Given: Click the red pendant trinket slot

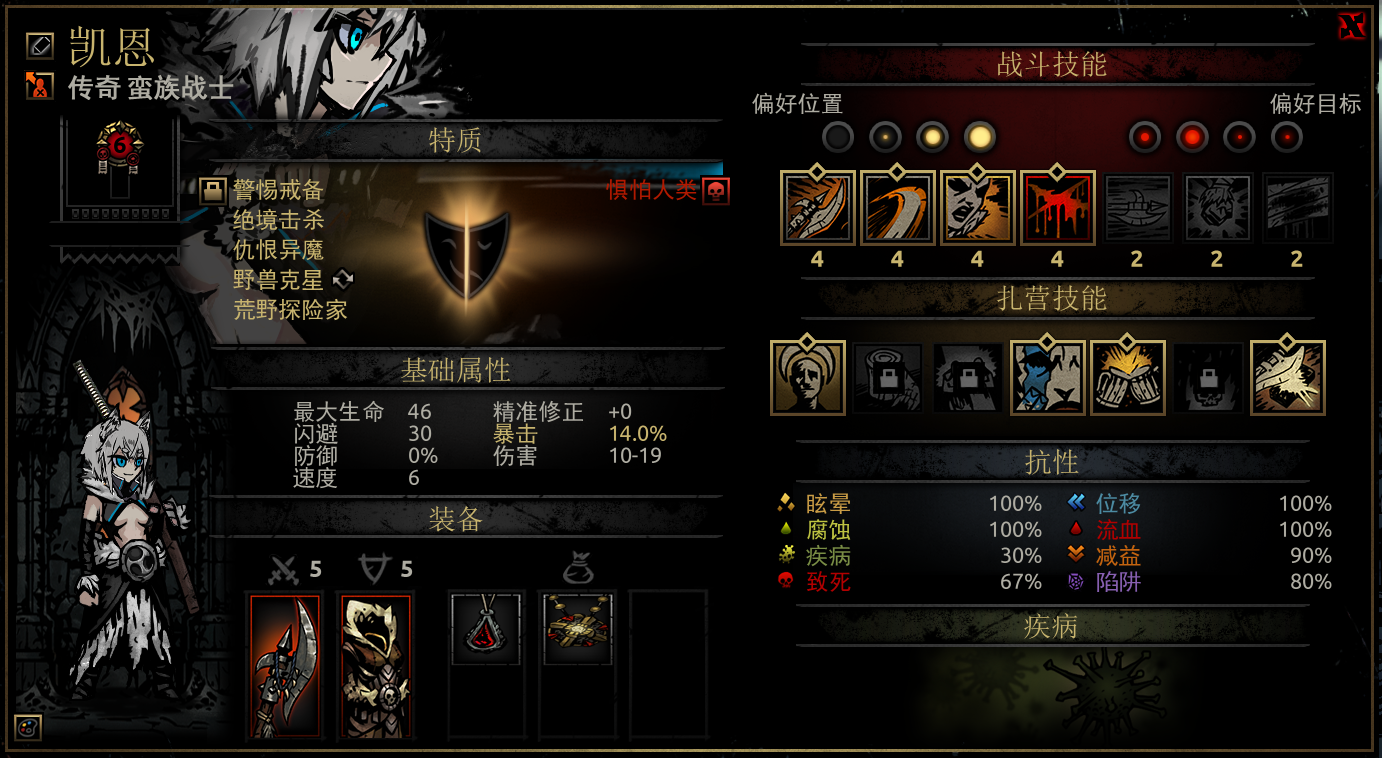Looking at the screenshot, I should coord(487,628).
